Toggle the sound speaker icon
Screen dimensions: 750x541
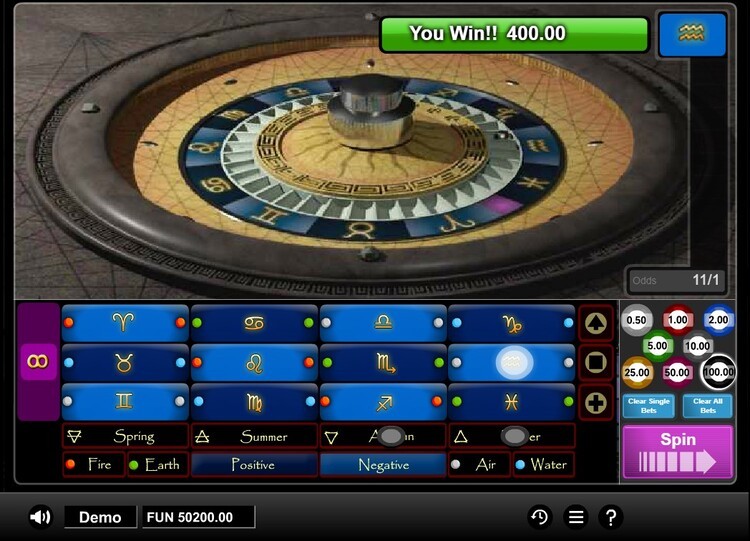[x=40, y=517]
